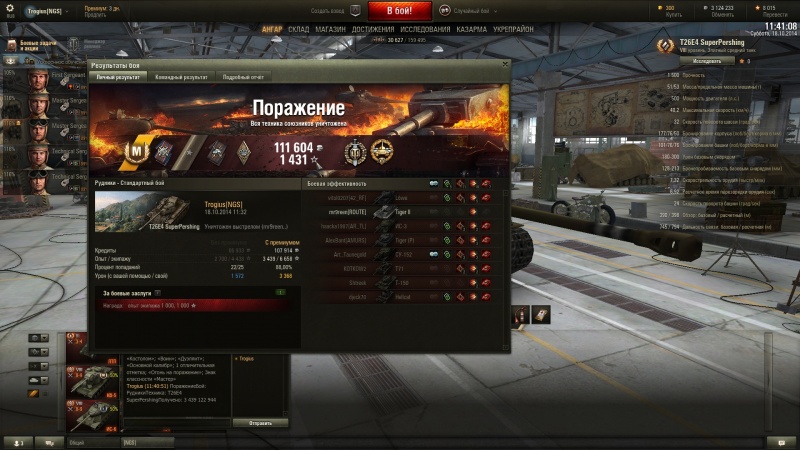
Task: Click the red "В бой!" battle button
Action: (399, 11)
